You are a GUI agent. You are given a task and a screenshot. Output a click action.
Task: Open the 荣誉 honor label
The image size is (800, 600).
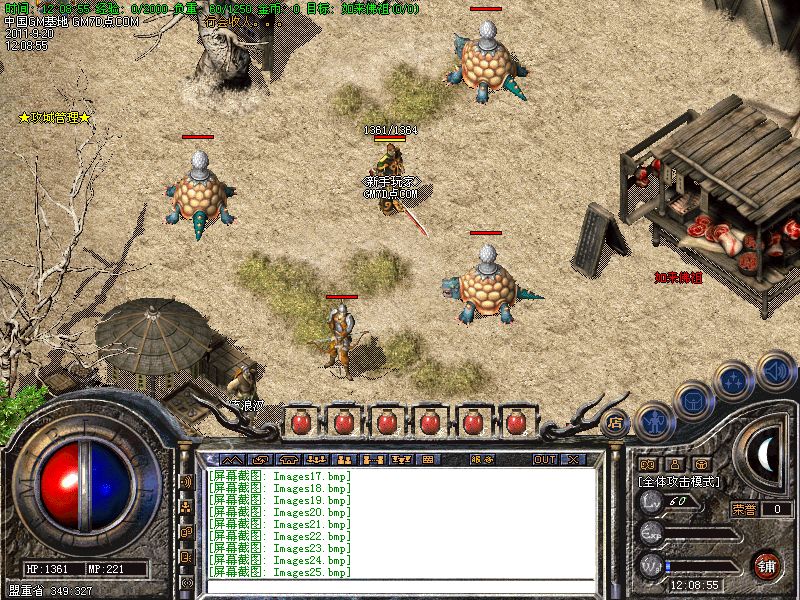point(744,508)
